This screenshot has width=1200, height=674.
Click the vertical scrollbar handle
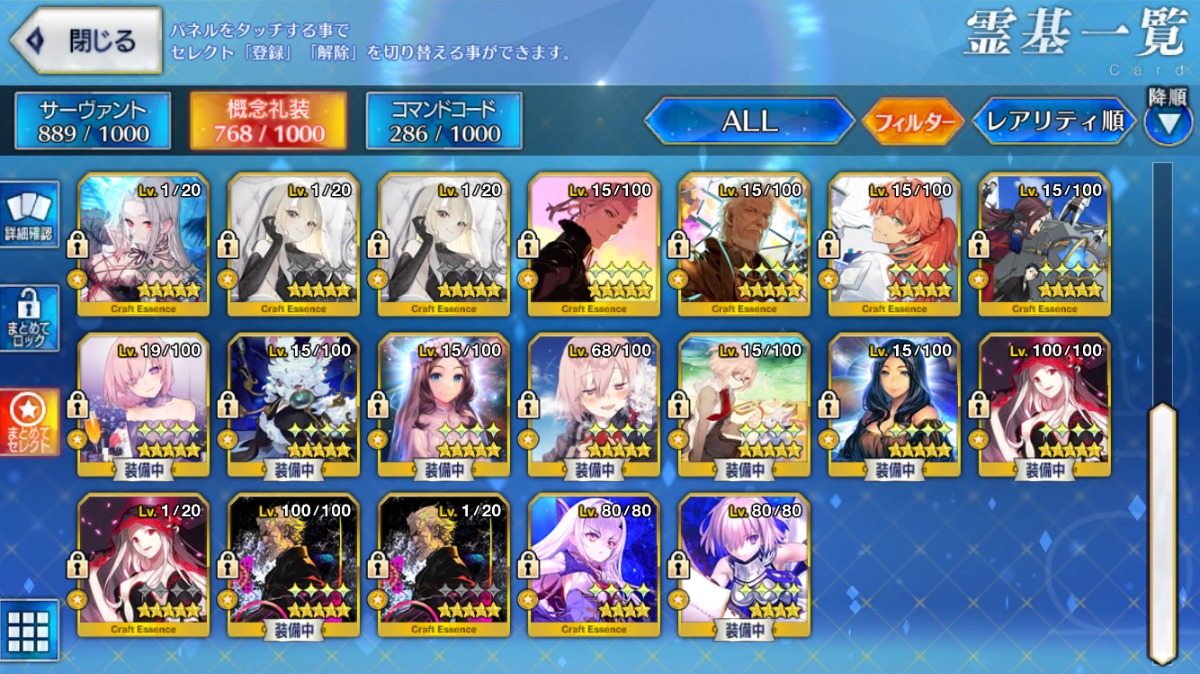(x=1162, y=530)
